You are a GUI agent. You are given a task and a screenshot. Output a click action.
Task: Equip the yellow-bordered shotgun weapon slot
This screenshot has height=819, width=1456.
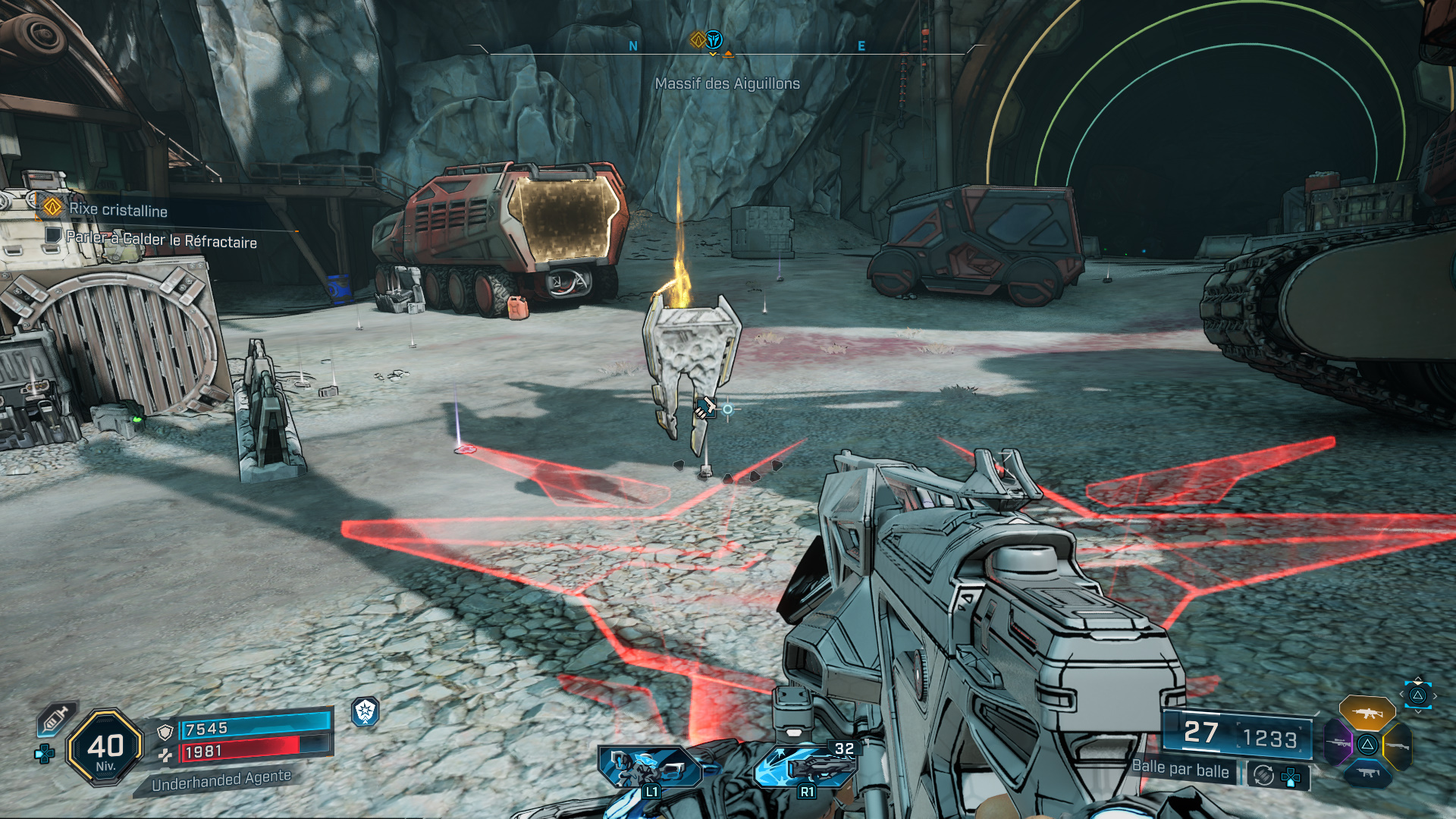[x=1397, y=745]
